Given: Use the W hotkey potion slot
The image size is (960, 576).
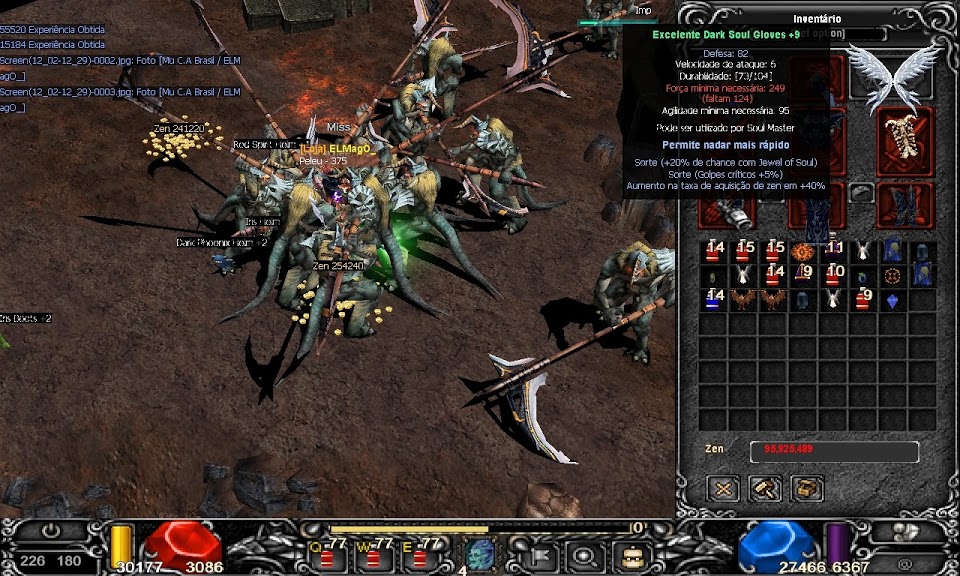Looking at the screenshot, I should point(374,554).
